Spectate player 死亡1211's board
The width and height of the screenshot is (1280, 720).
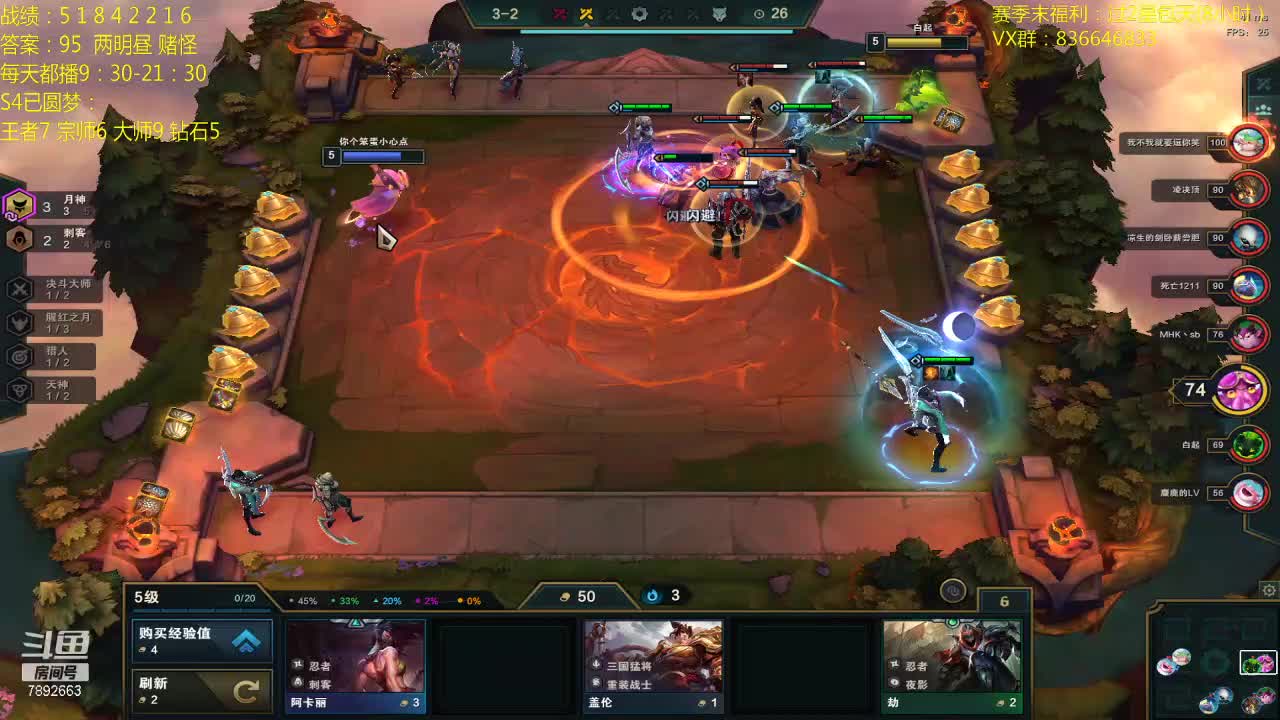coord(1248,287)
